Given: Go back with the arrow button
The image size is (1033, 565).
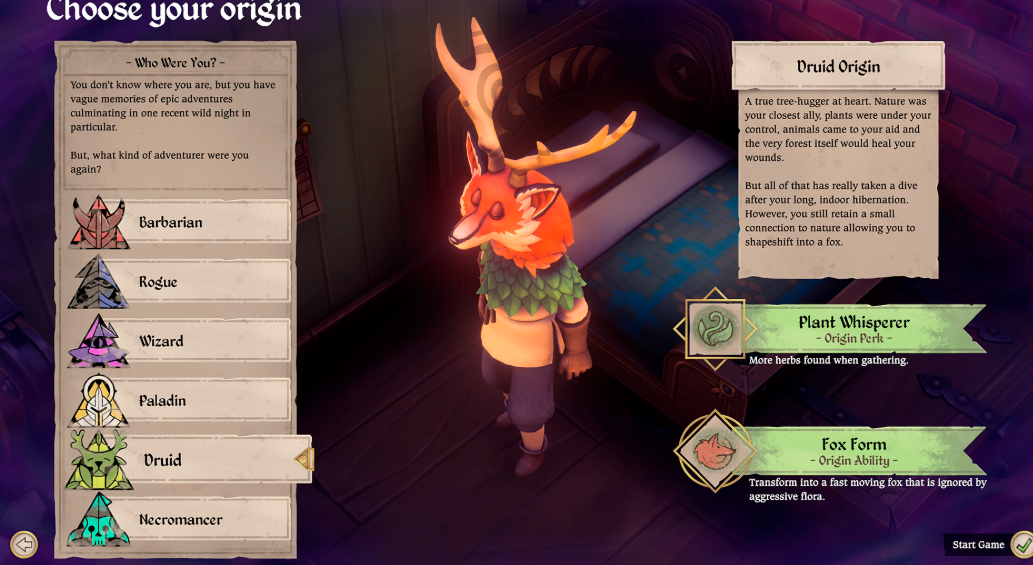Looking at the screenshot, I should coord(23,545).
